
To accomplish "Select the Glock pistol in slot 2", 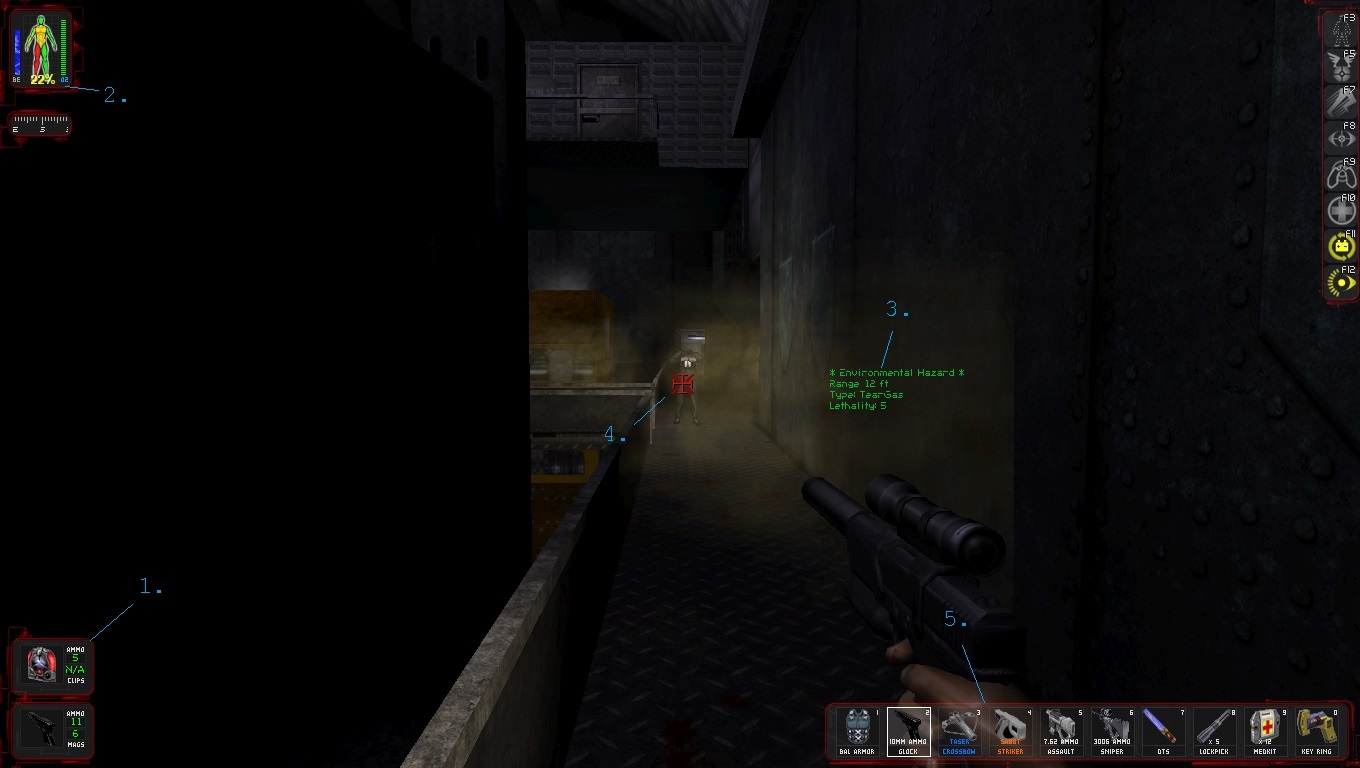I will tap(908, 731).
